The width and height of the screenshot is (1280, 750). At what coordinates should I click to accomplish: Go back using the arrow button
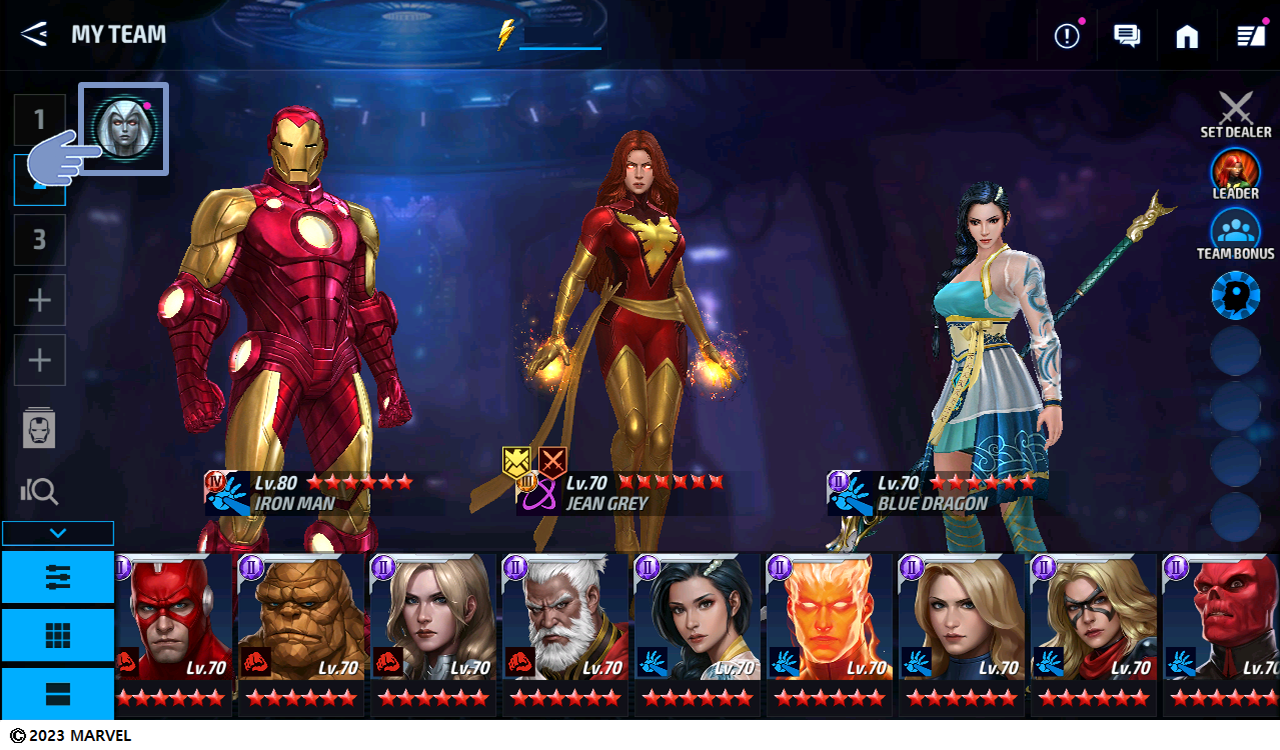click(34, 34)
